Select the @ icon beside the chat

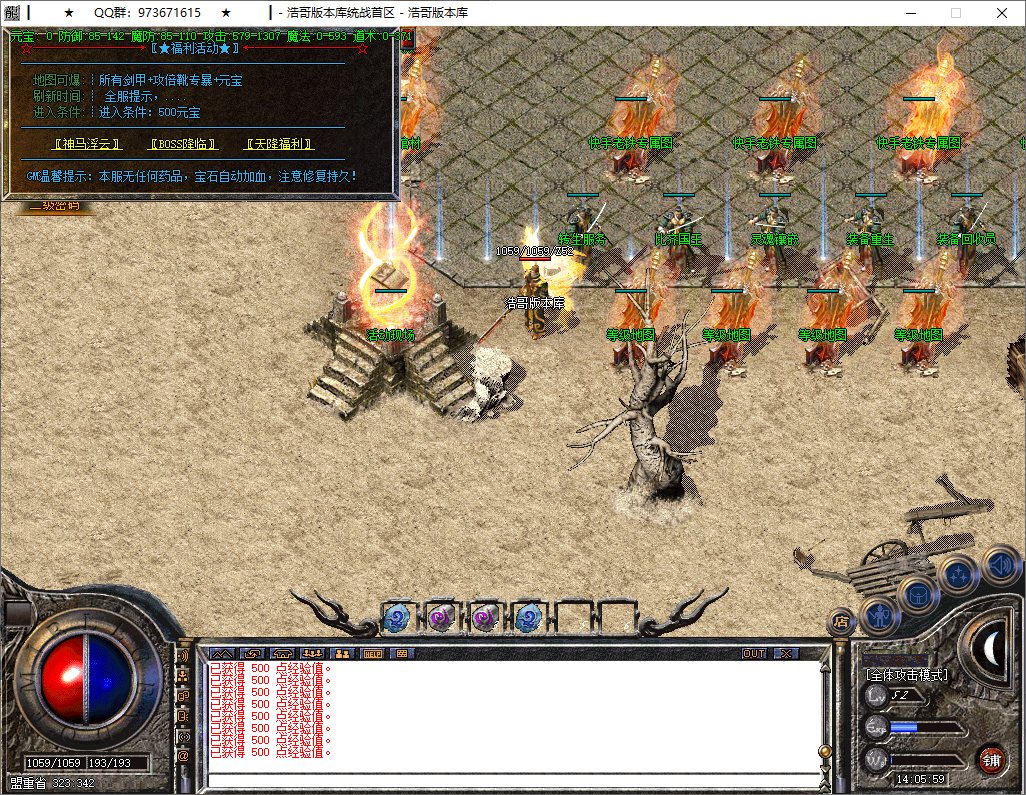point(183,756)
